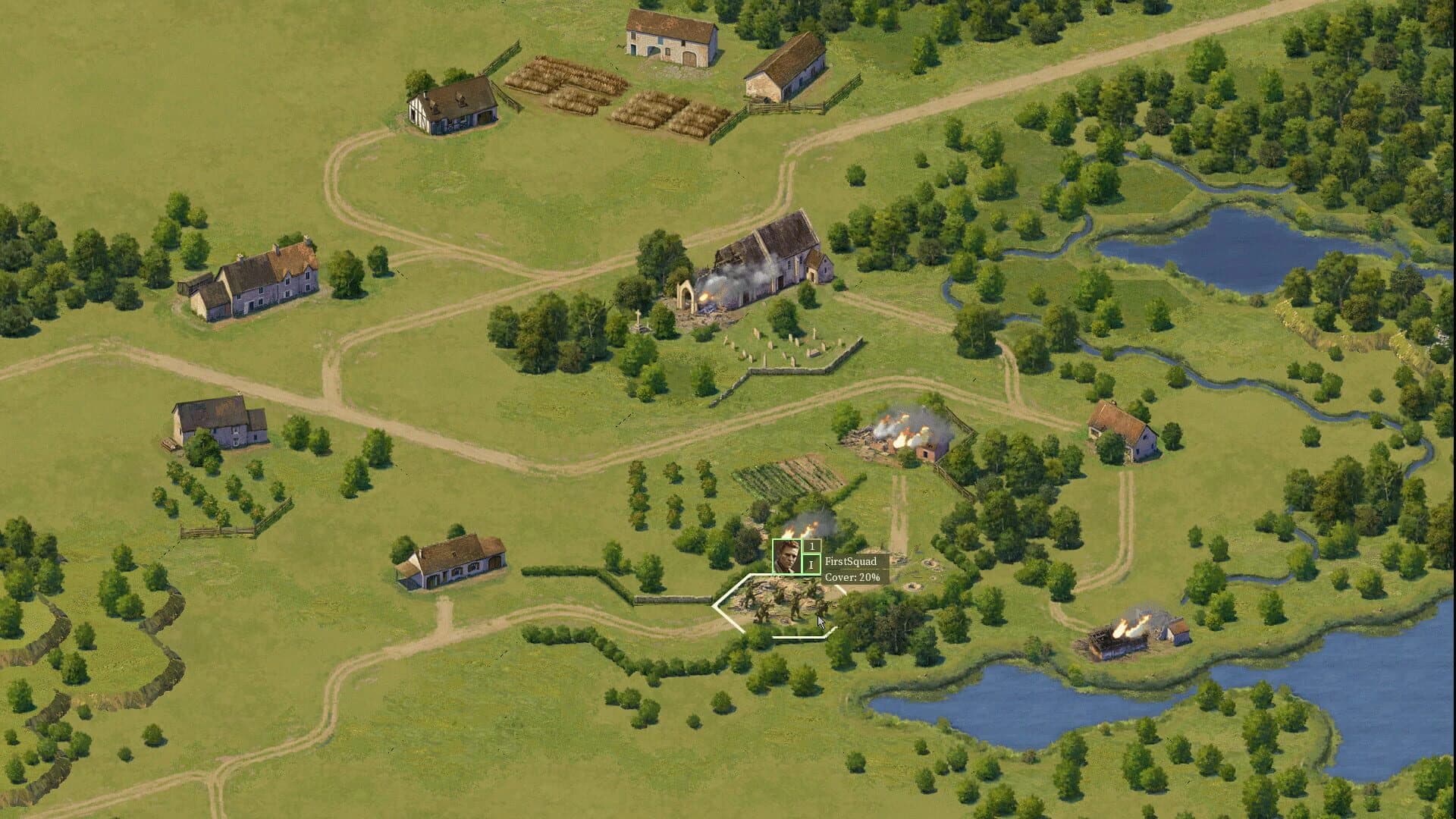Select the timber-framed cottage near the top left
This screenshot has width=1456, height=819.
[x=451, y=102]
